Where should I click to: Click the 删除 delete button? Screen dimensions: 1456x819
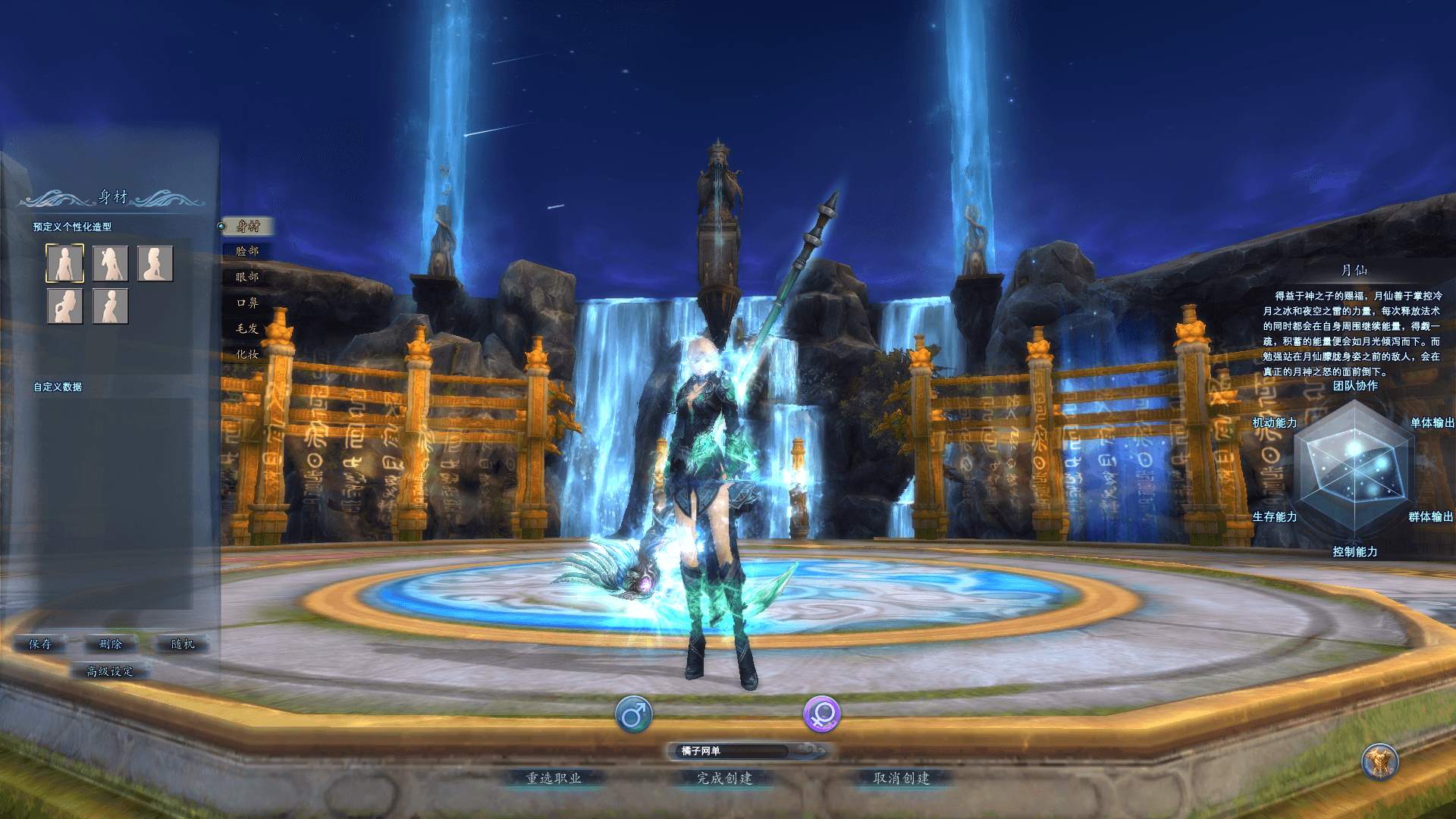[x=110, y=645]
